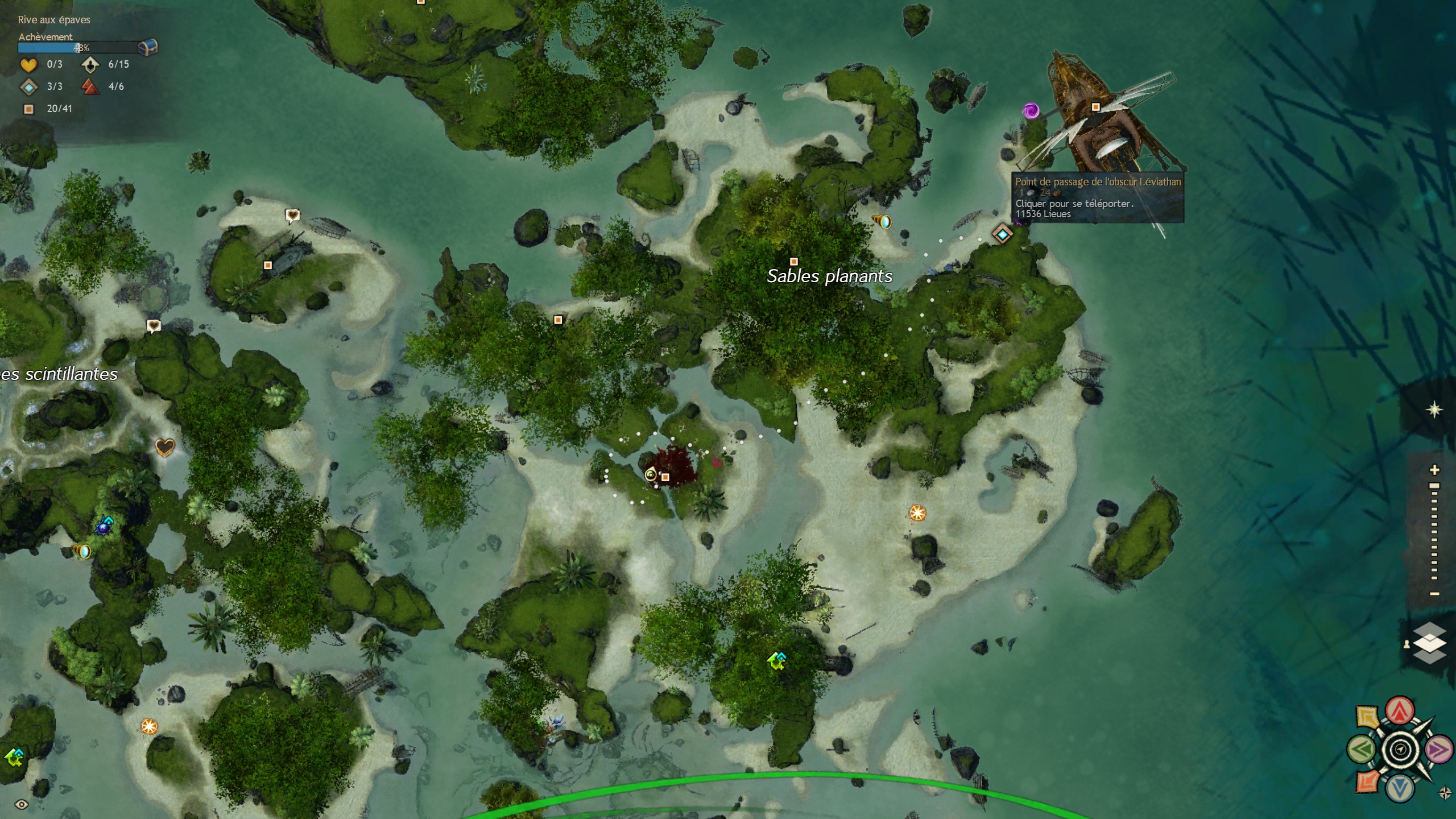Open the map floor layer selector
The height and width of the screenshot is (819, 1456).
click(x=1429, y=643)
